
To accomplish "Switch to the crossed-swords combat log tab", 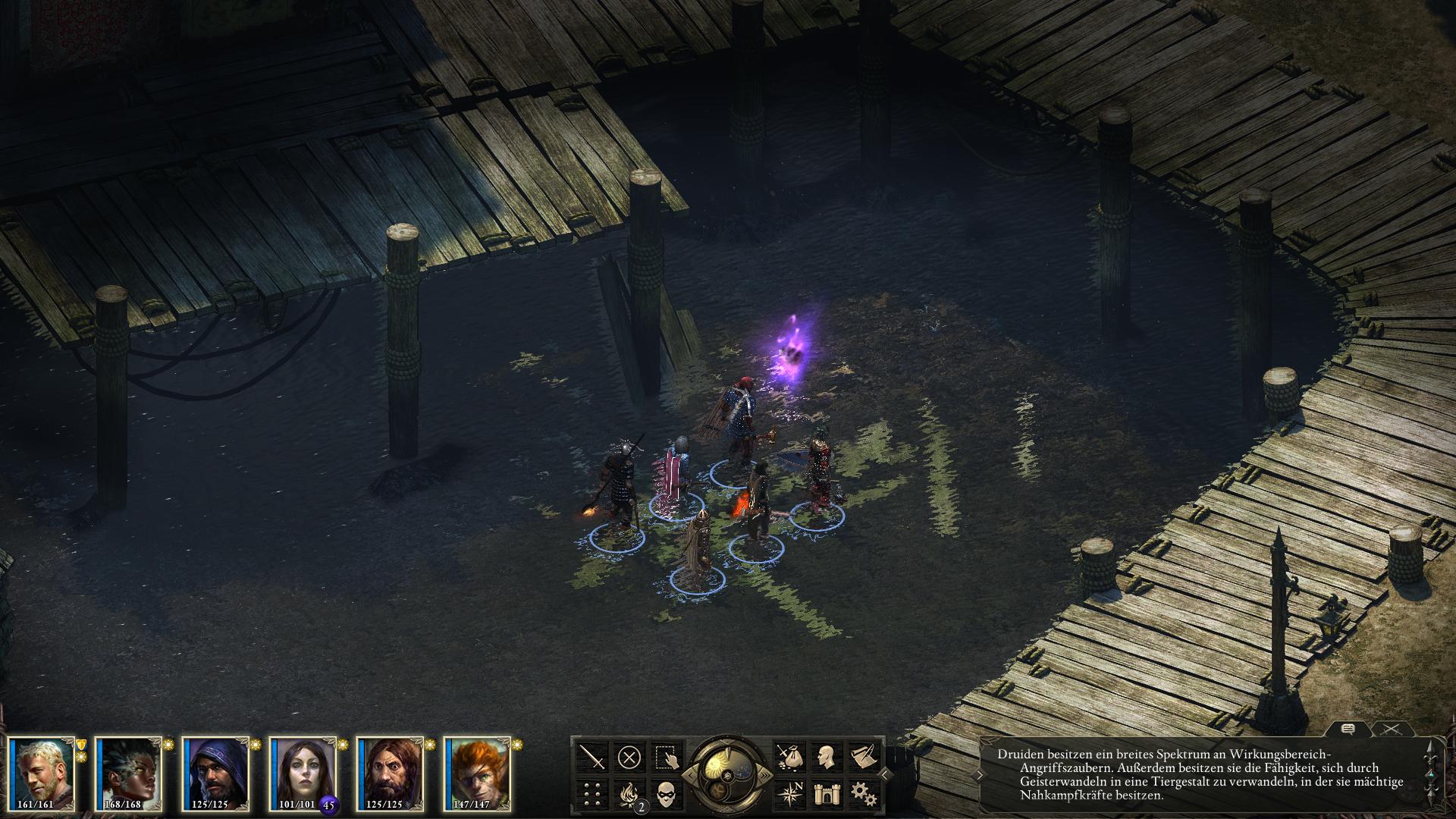I will coord(1390,729).
